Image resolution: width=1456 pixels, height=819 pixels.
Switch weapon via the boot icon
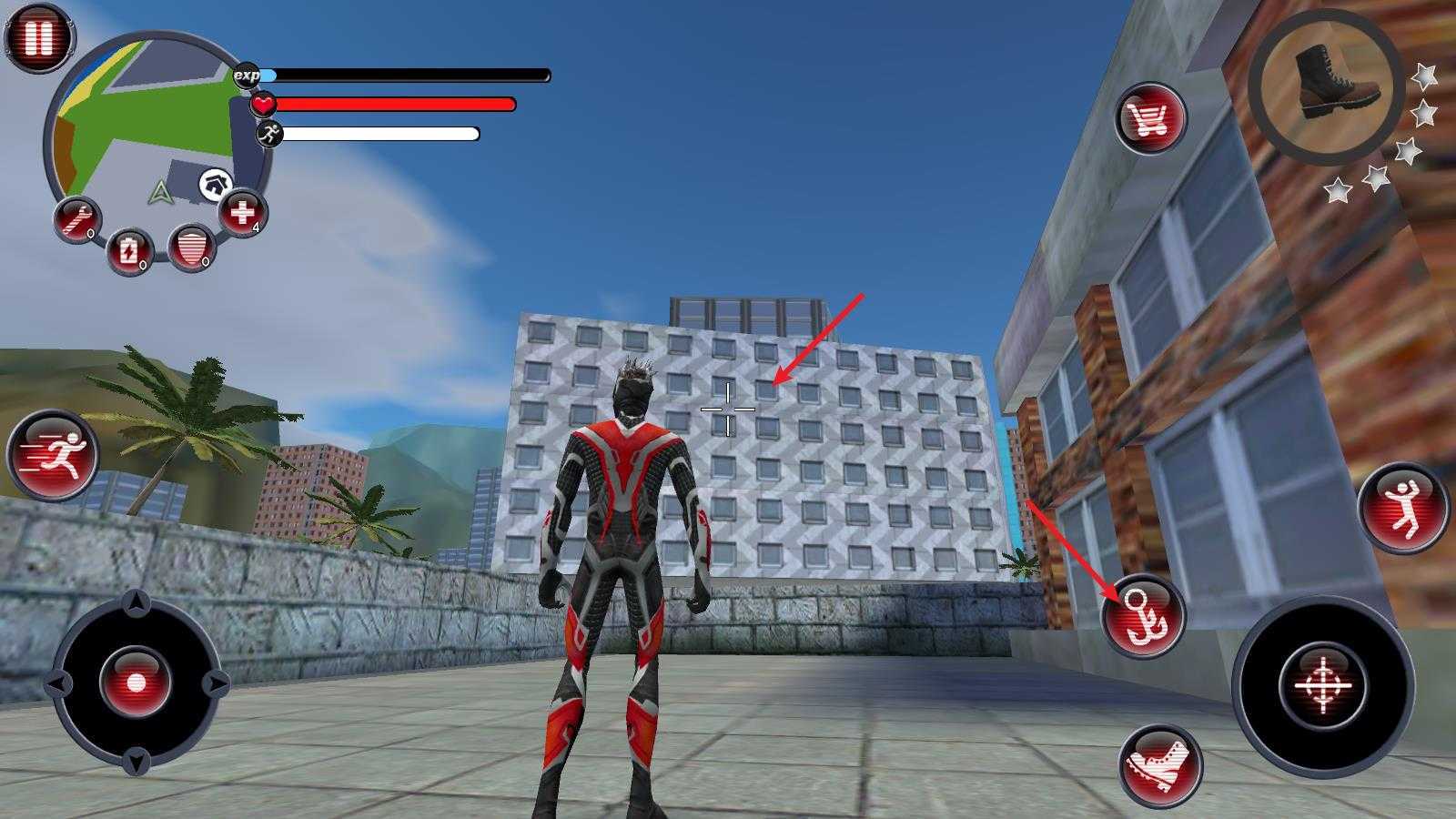point(1325,80)
